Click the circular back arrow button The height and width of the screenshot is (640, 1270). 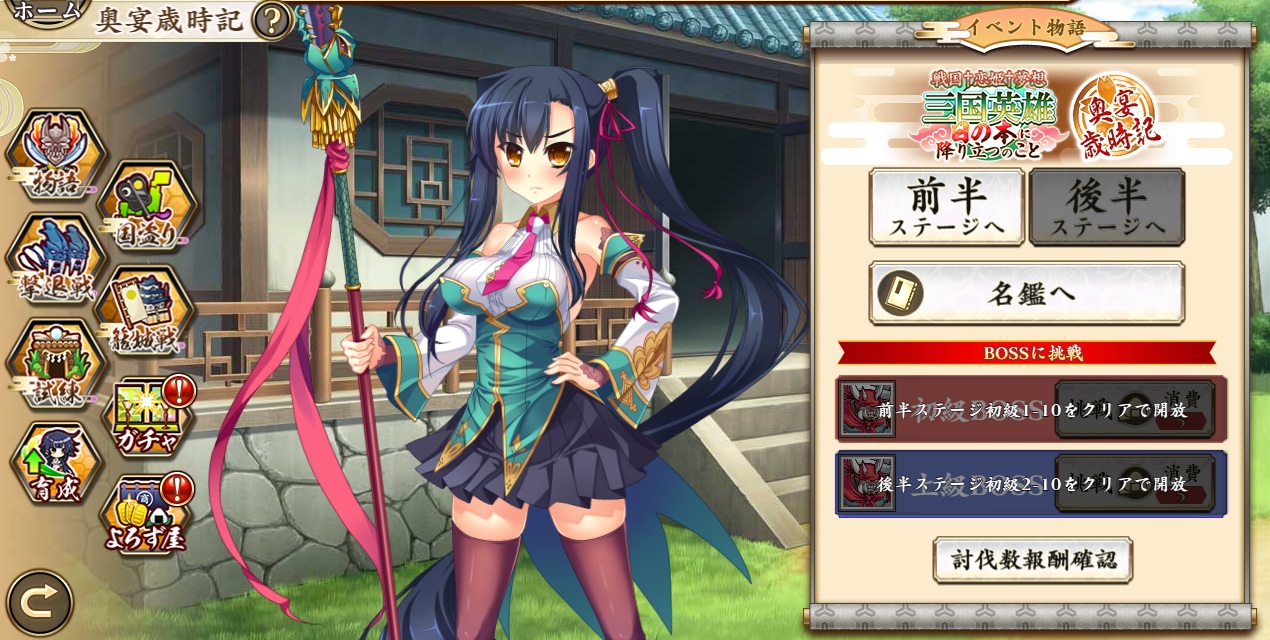pos(40,603)
